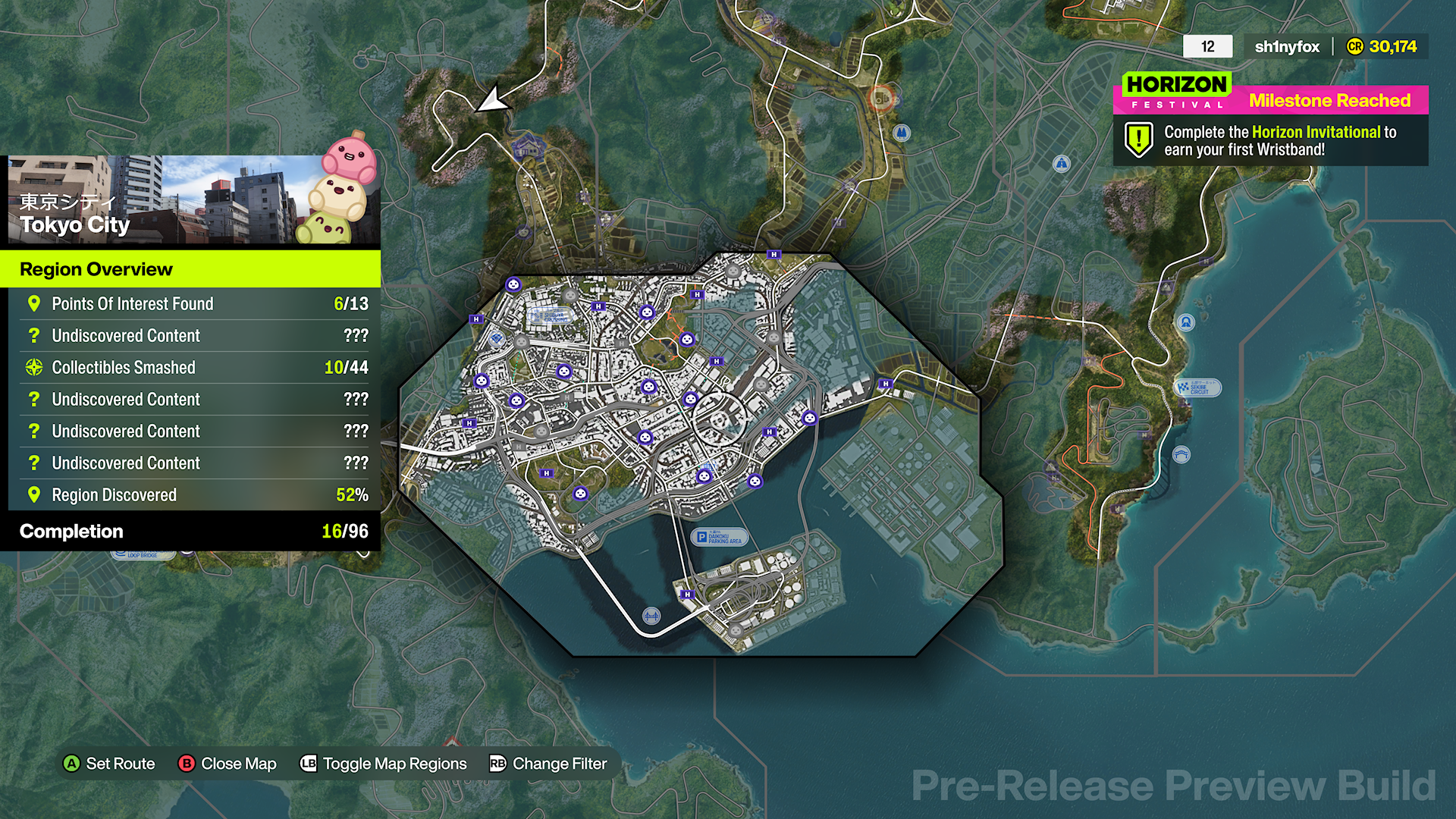This screenshot has width=1456, height=819.
Task: Select the Region Overview header
Action: click(x=96, y=269)
